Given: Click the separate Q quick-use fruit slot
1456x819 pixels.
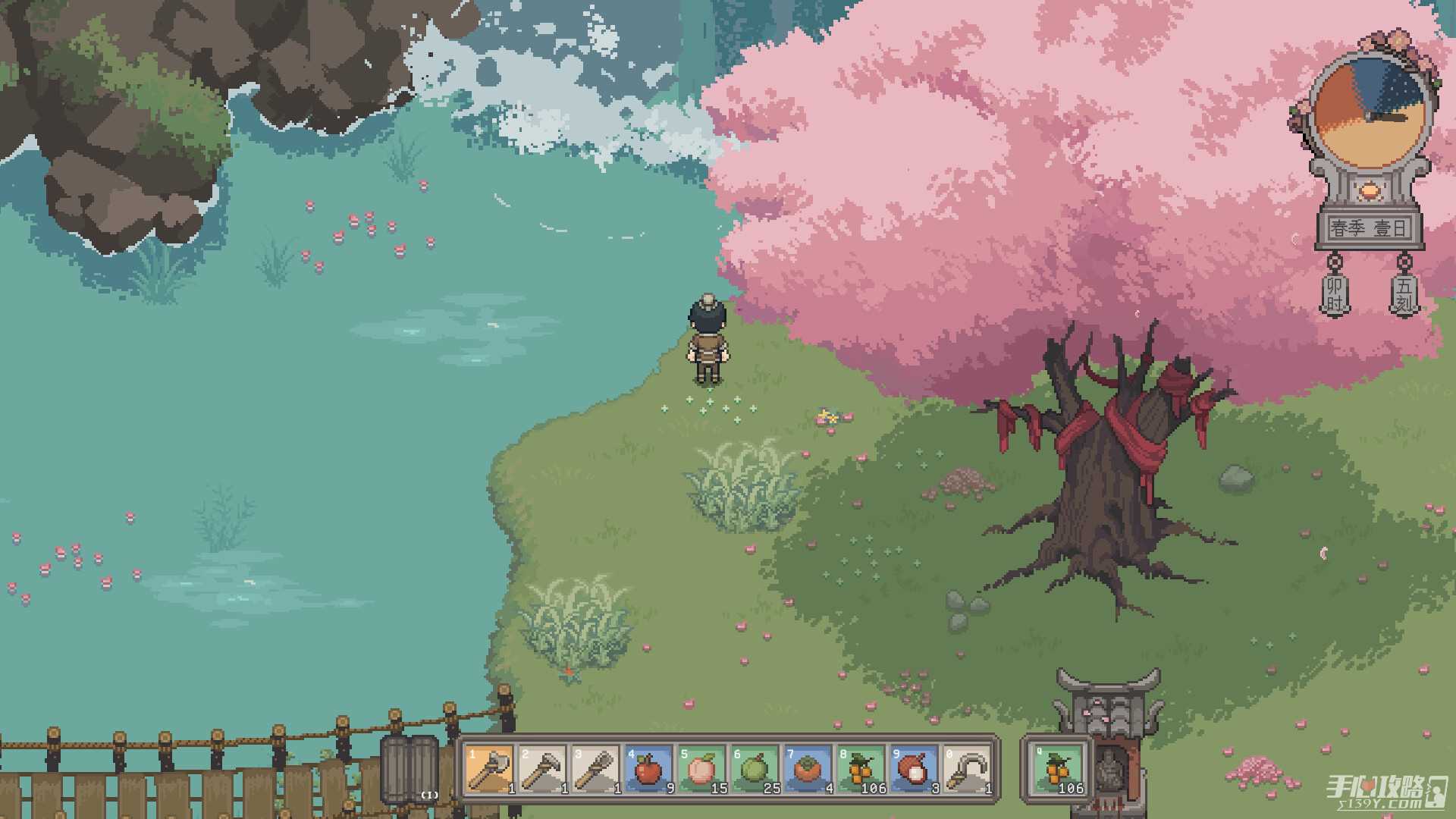Looking at the screenshot, I should tap(1058, 770).
